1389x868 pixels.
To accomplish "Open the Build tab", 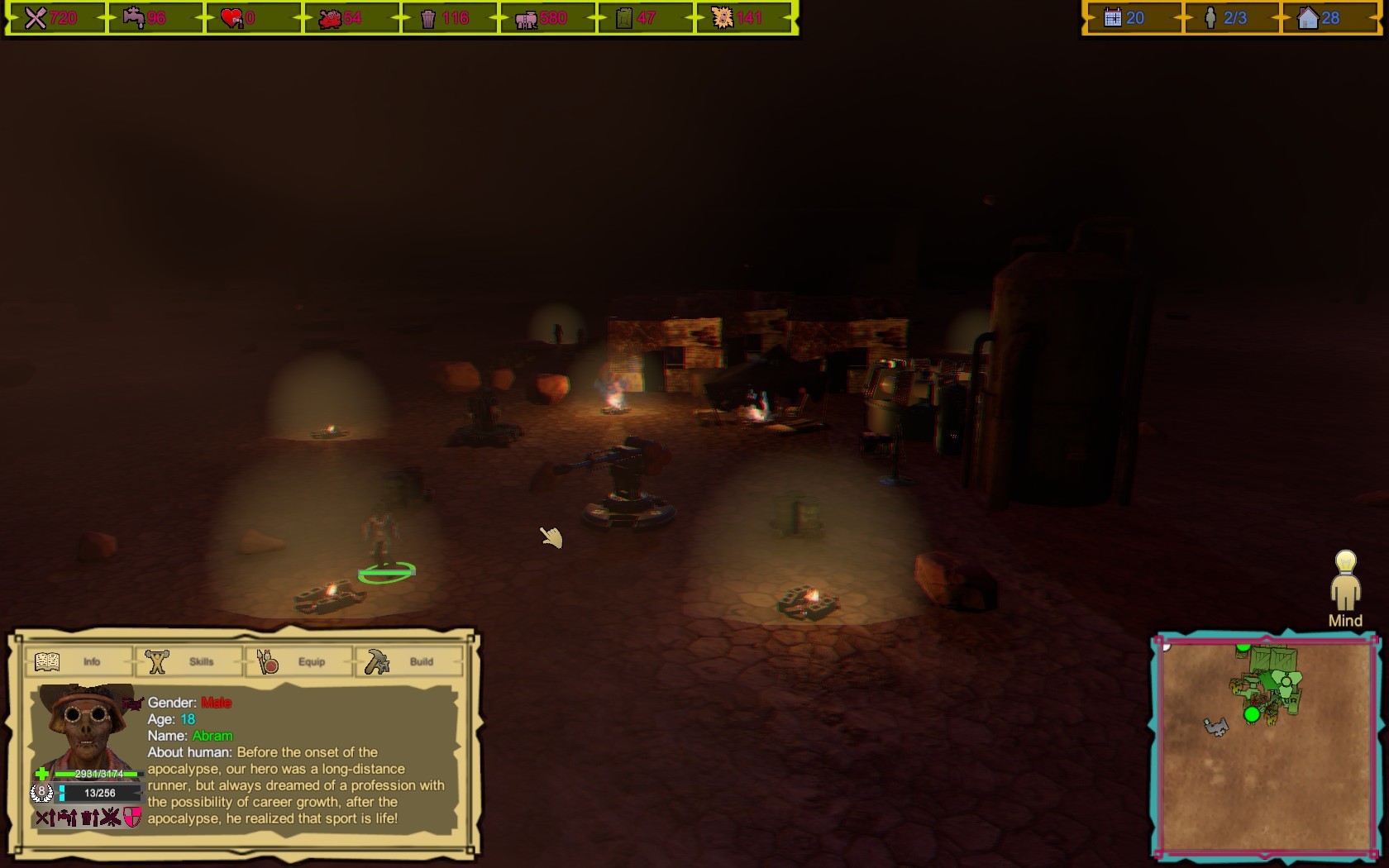I will point(411,661).
